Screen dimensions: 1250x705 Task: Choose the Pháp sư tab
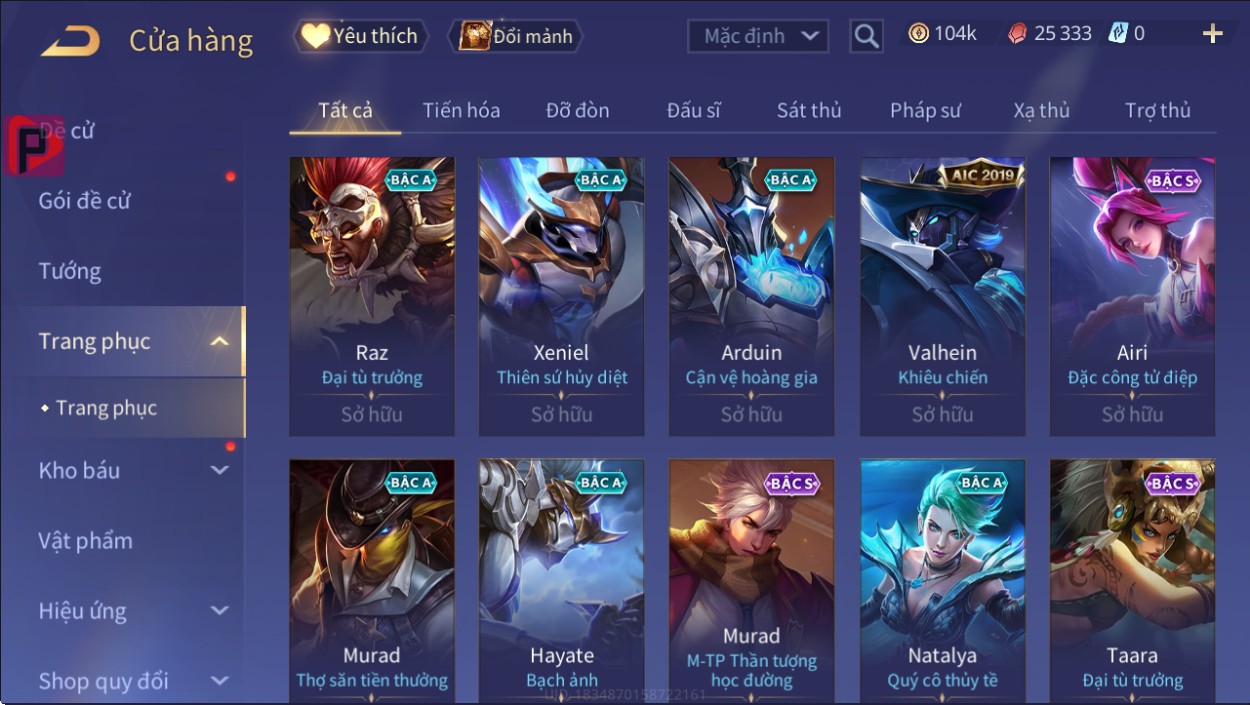(925, 111)
